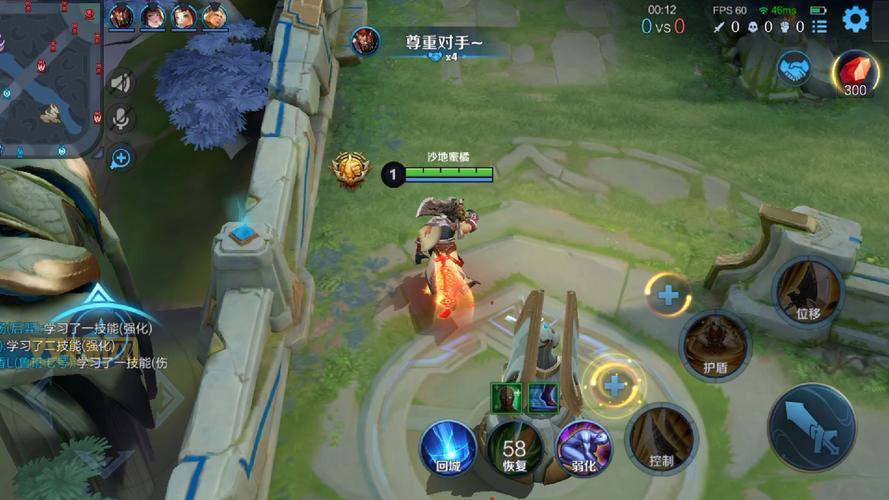Open the settings gear menu

click(x=855, y=19)
